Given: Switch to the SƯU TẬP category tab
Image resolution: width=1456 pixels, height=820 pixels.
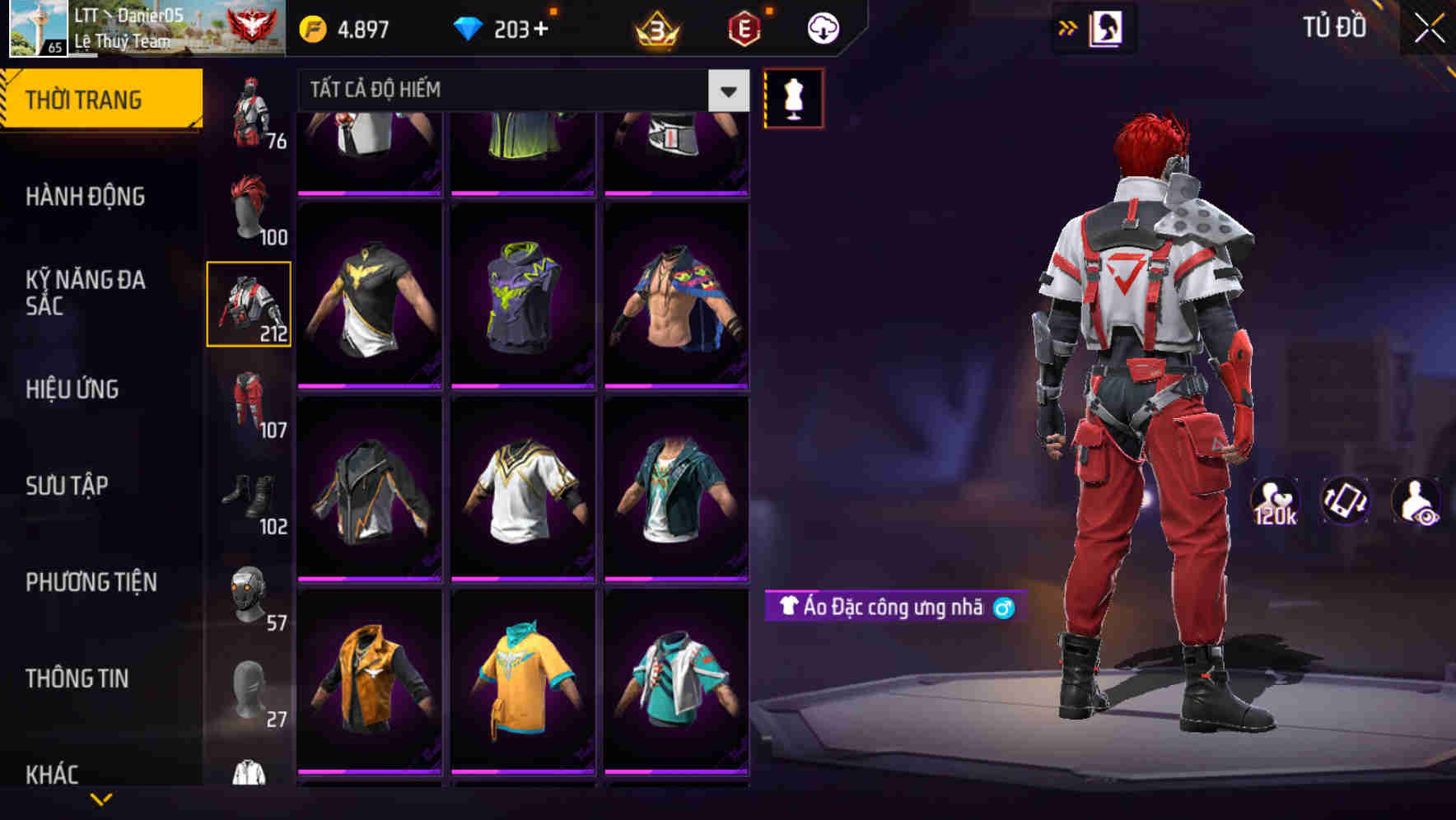Looking at the screenshot, I should click(66, 486).
